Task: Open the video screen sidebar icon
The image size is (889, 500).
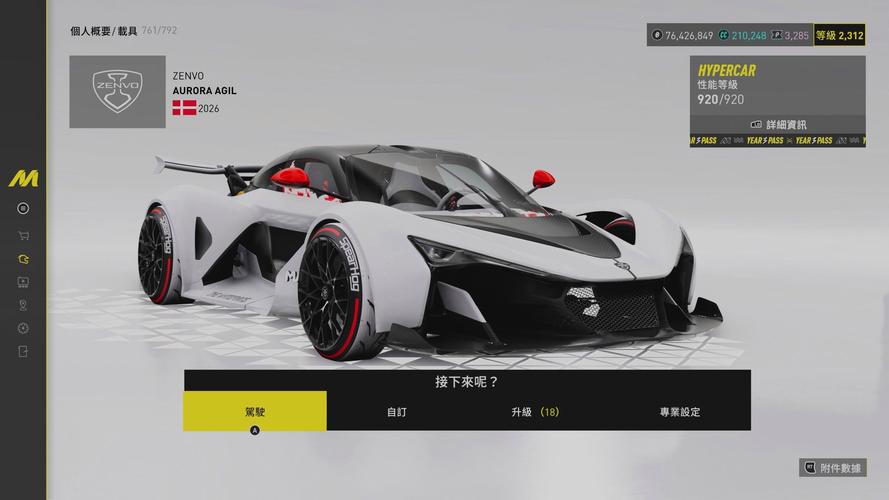Action: (x=23, y=282)
